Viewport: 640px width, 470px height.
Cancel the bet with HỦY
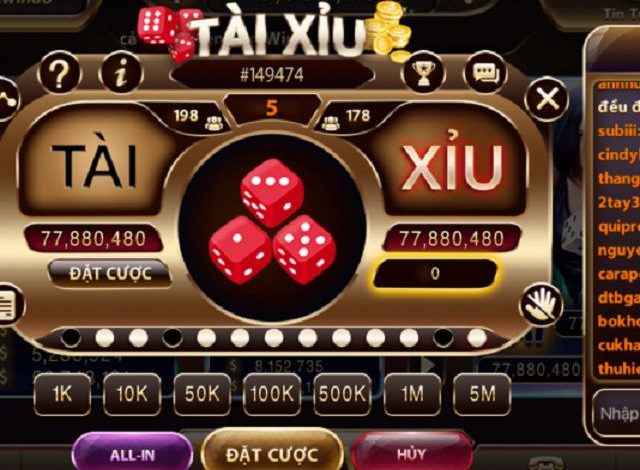pos(412,454)
